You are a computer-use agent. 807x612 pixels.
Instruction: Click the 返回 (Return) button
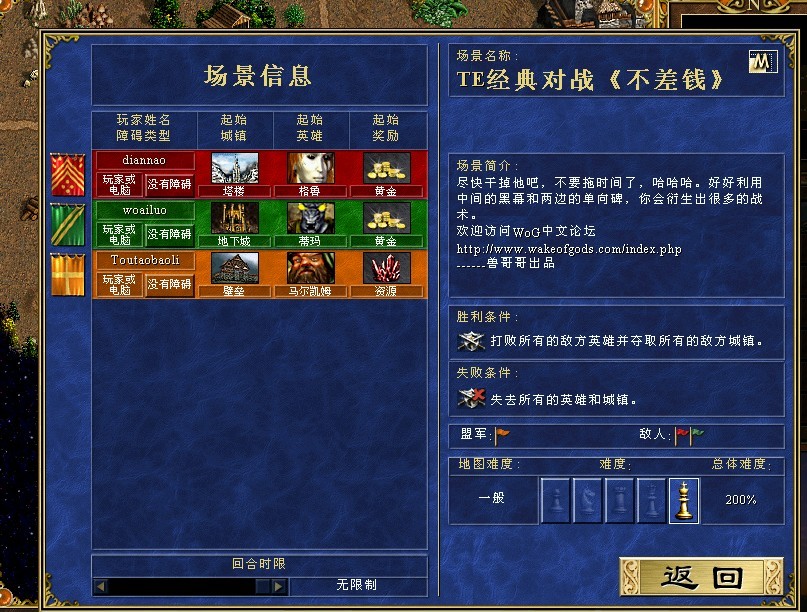699,577
